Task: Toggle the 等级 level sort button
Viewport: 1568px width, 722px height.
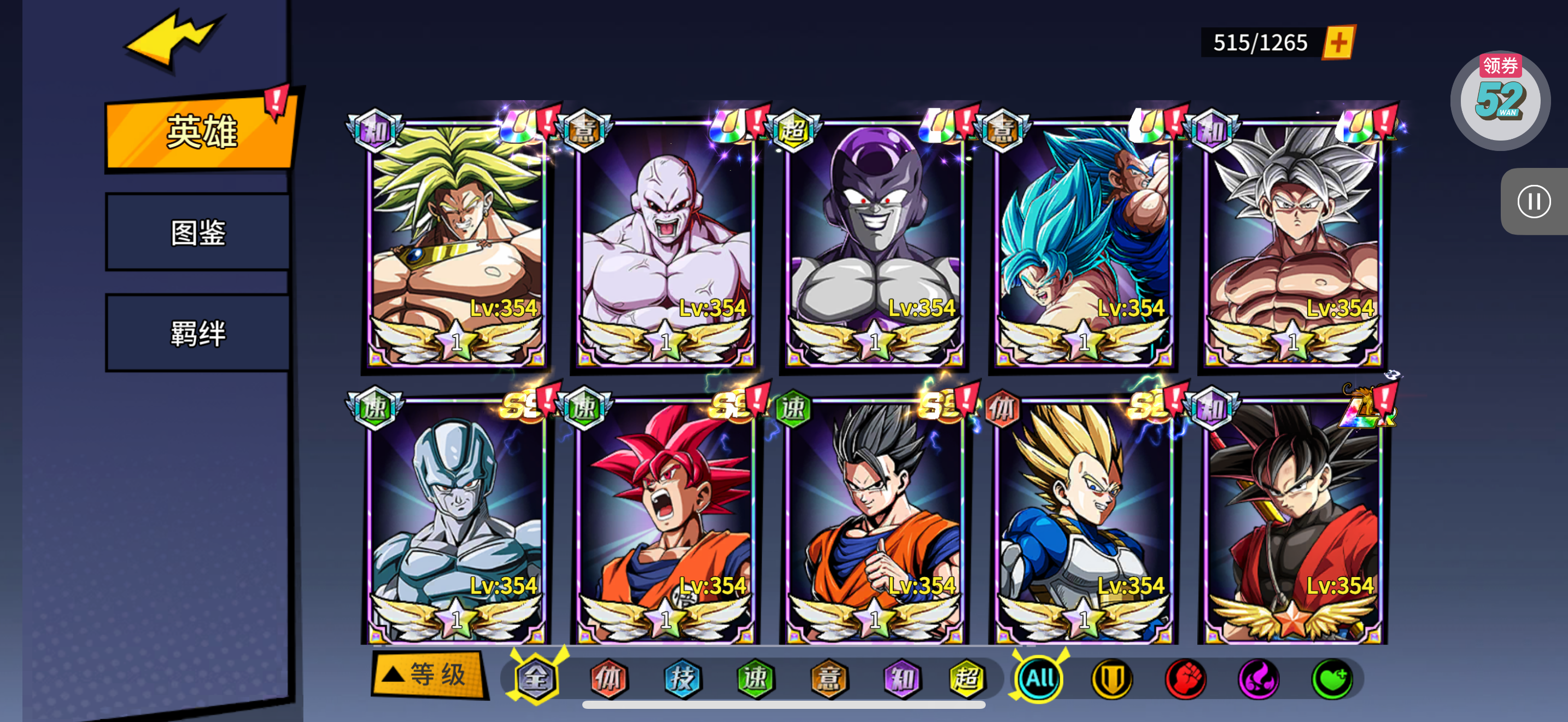Action: pos(429,674)
